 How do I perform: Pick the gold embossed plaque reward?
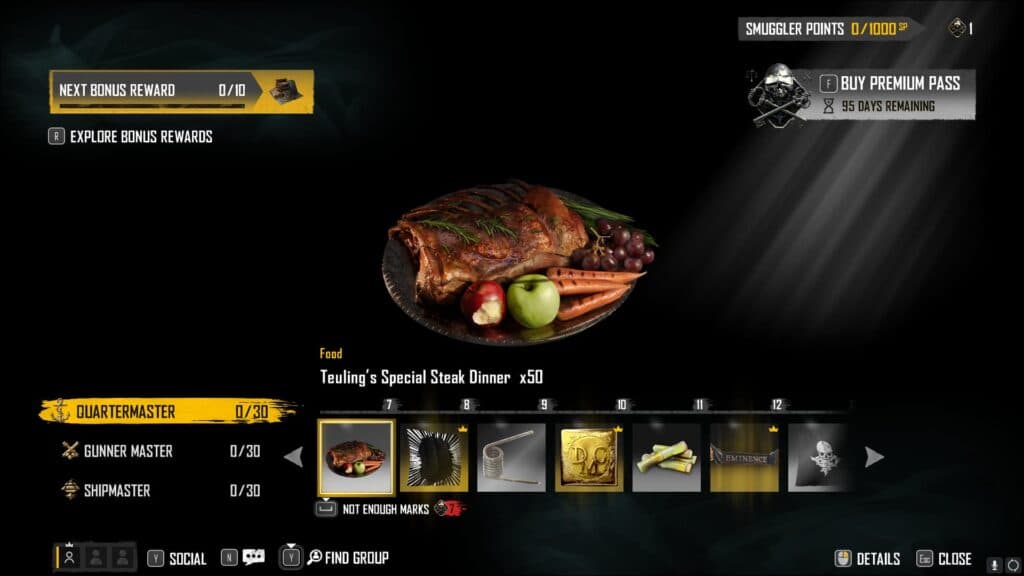(x=589, y=457)
